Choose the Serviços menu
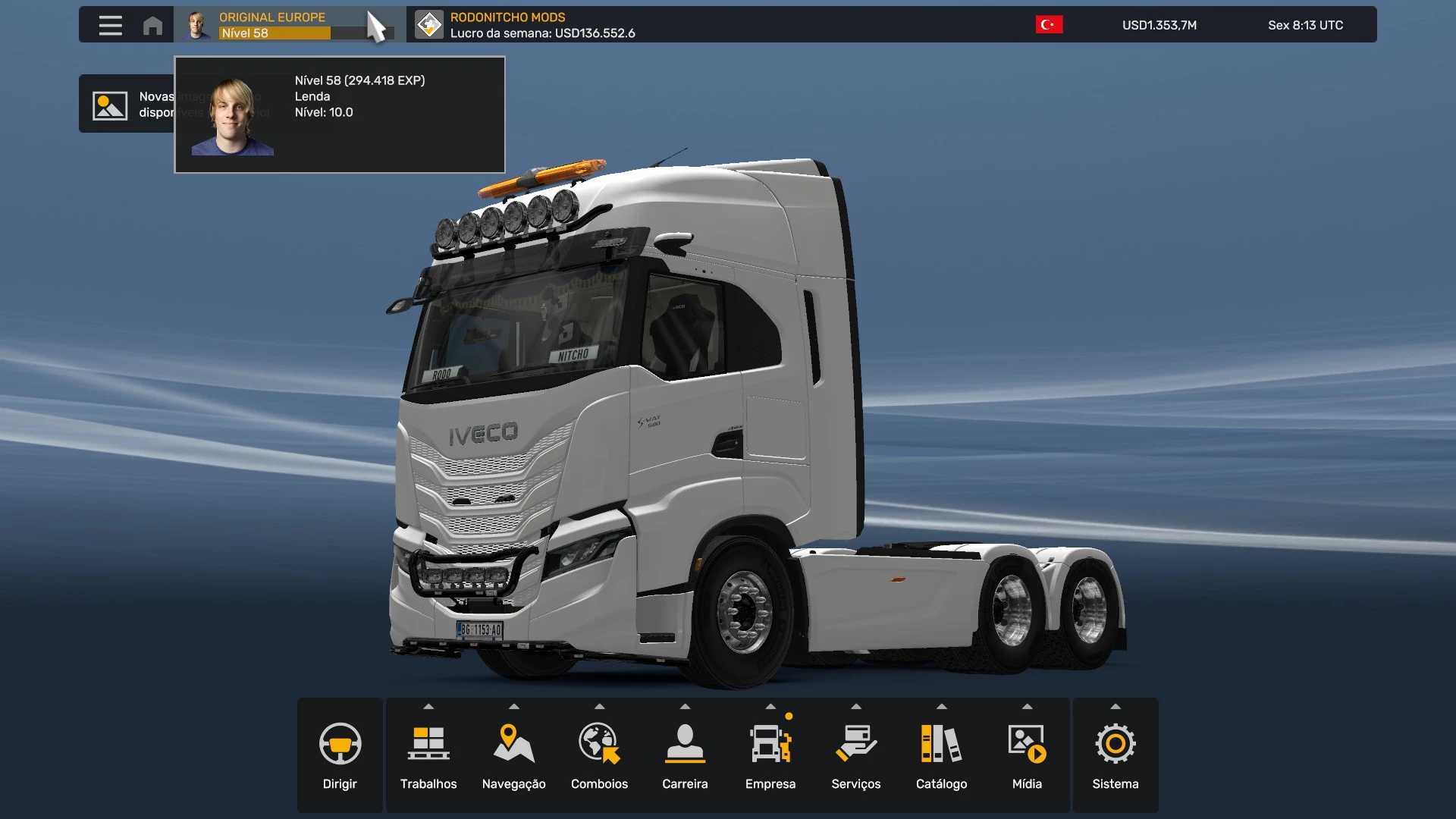 tap(856, 755)
